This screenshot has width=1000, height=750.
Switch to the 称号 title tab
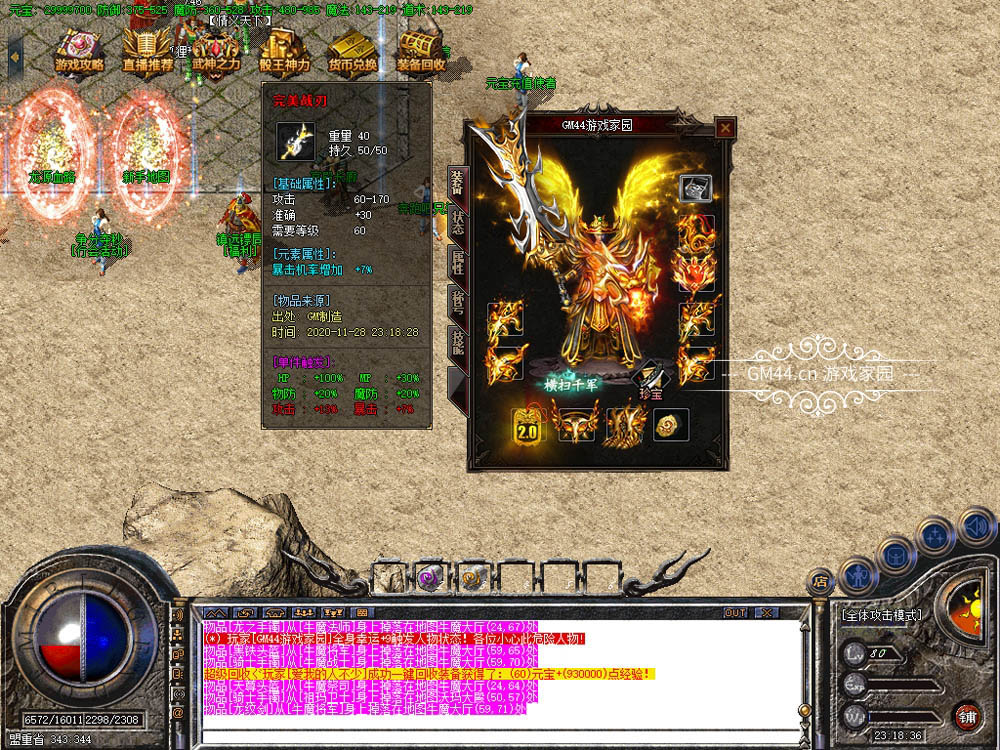[x=457, y=303]
